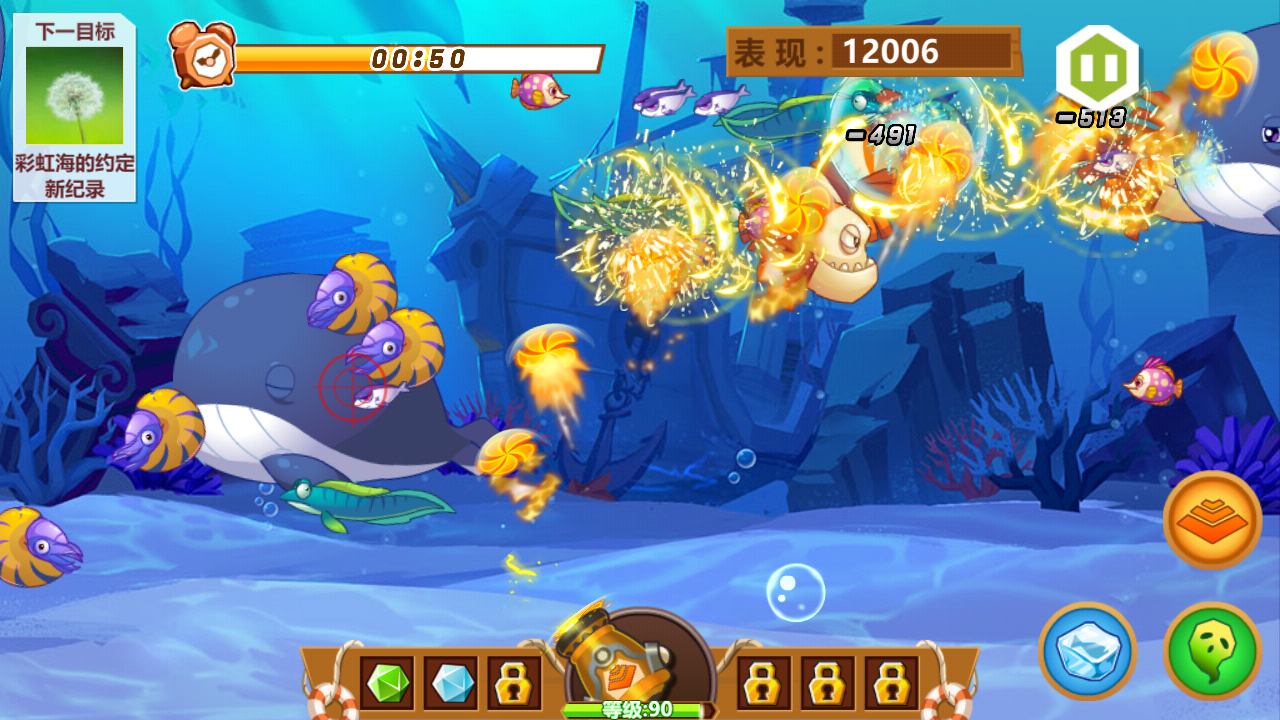This screenshot has height=720, width=1280.
Task: Select the blue diamond gem slot
Action: pyautogui.click(x=451, y=683)
